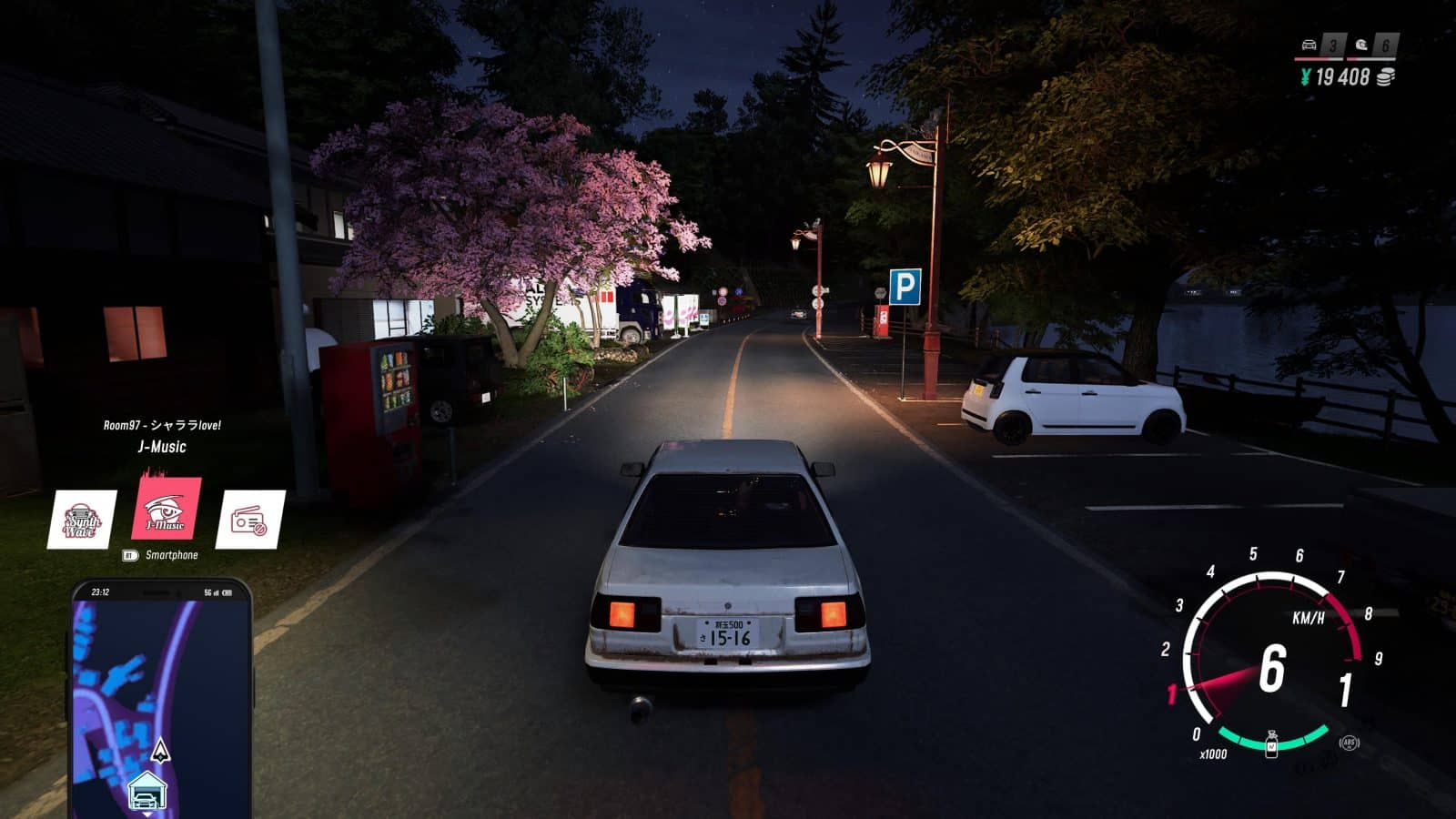The image size is (1456, 819).
Task: Click the helmet icon beside the counter 6
Action: coord(1360,45)
